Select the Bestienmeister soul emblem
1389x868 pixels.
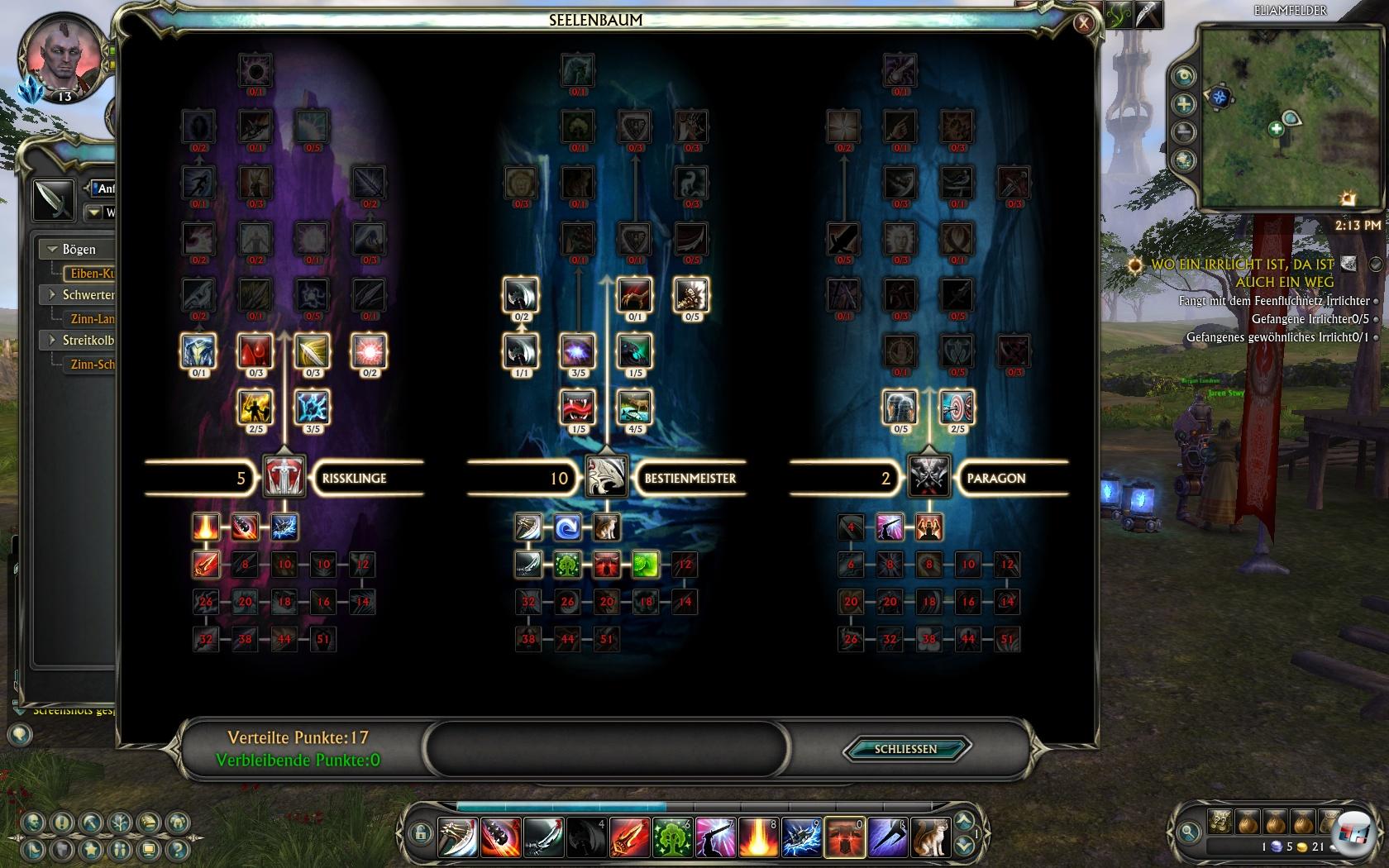click(606, 477)
